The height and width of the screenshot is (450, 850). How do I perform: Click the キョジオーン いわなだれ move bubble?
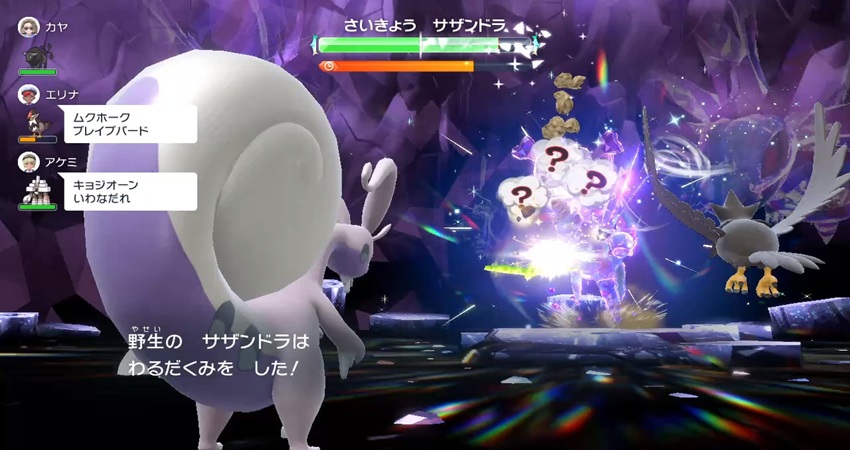(130, 191)
